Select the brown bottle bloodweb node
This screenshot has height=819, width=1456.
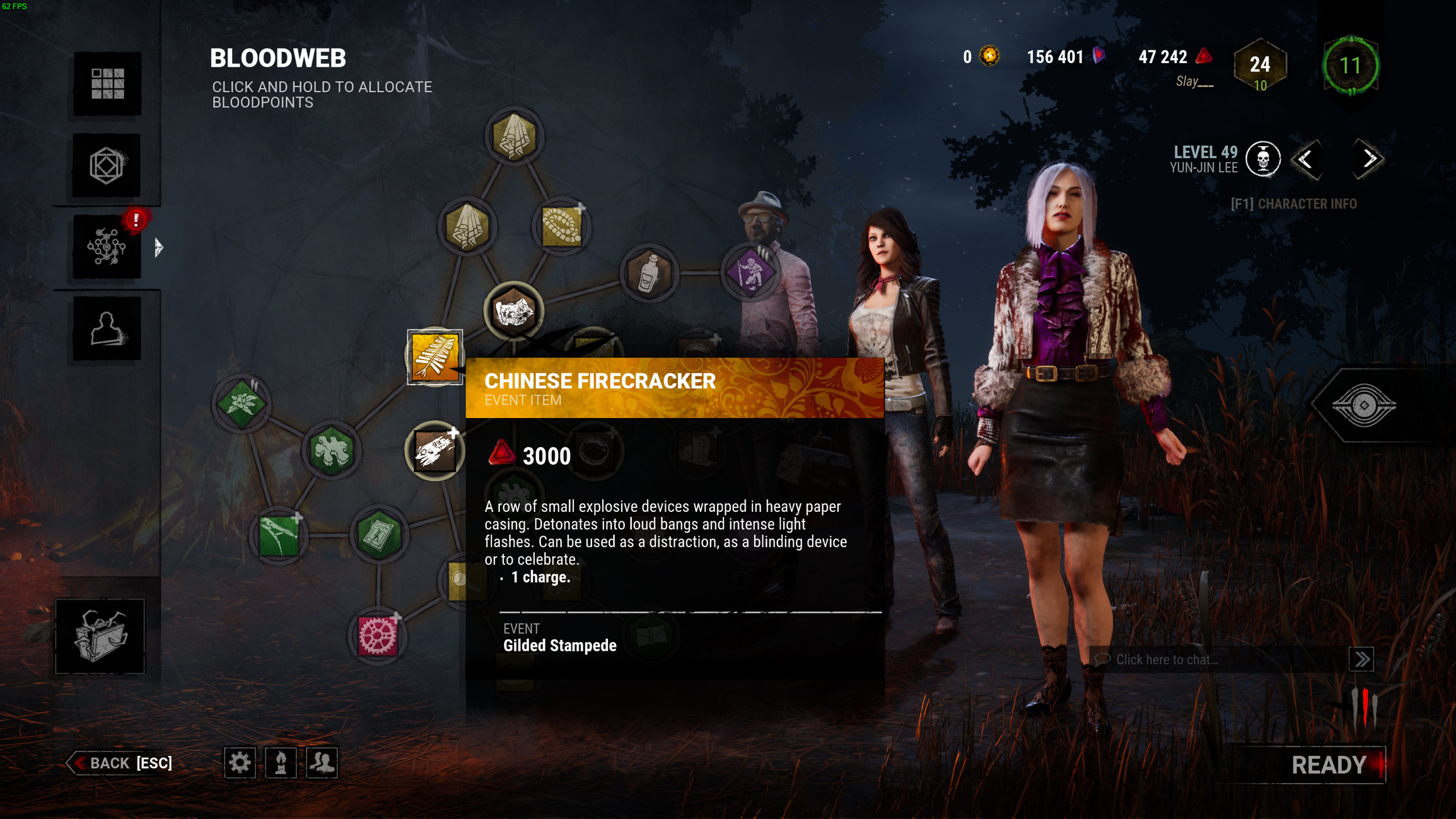649,274
